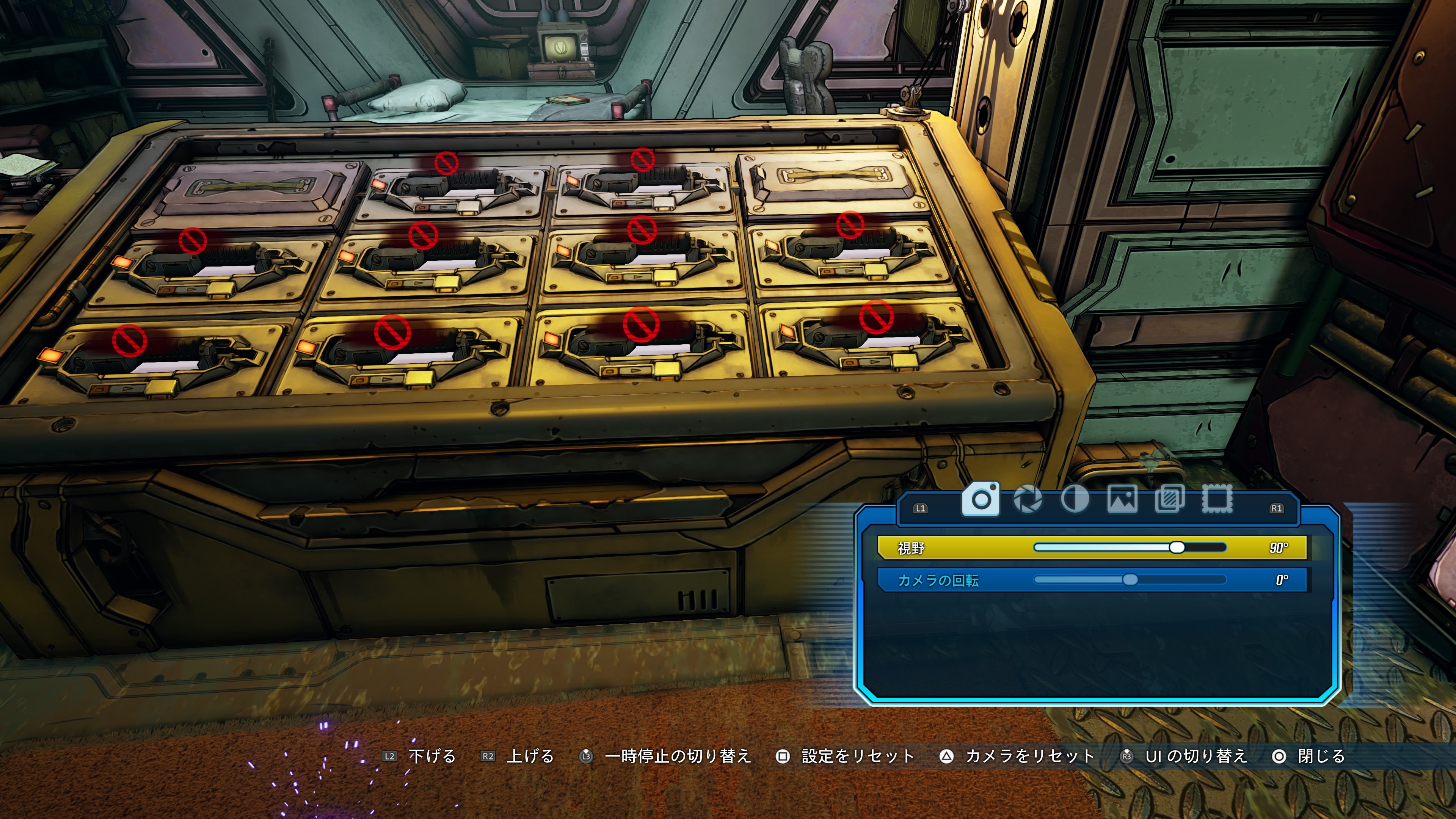Click the 視野 field-of-view slider handle
Viewport: 1456px width, 819px height.
pos(1177,547)
